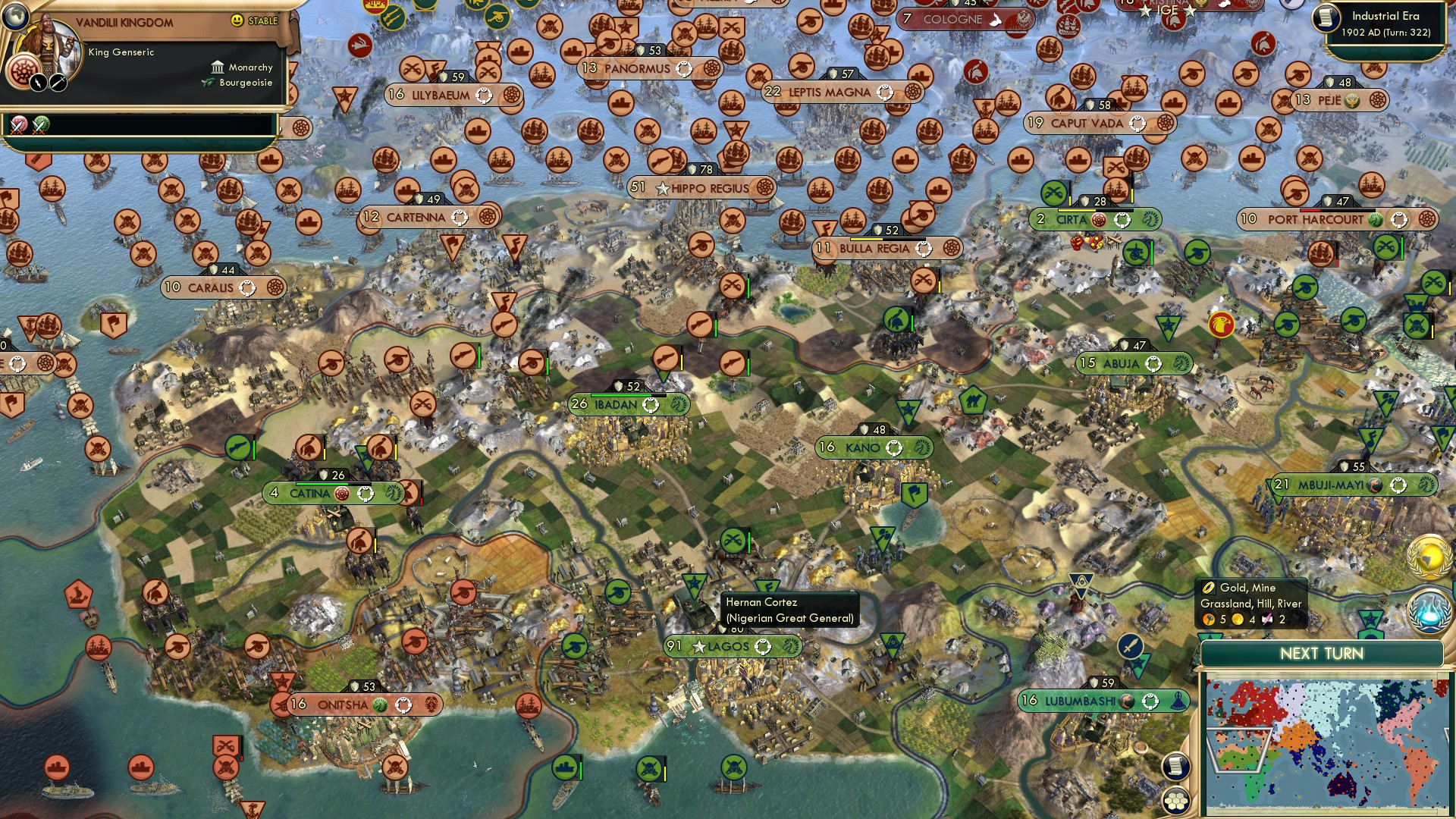Image resolution: width=1456 pixels, height=819 pixels.
Task: Click the Monarchy government icon
Action: 218,68
